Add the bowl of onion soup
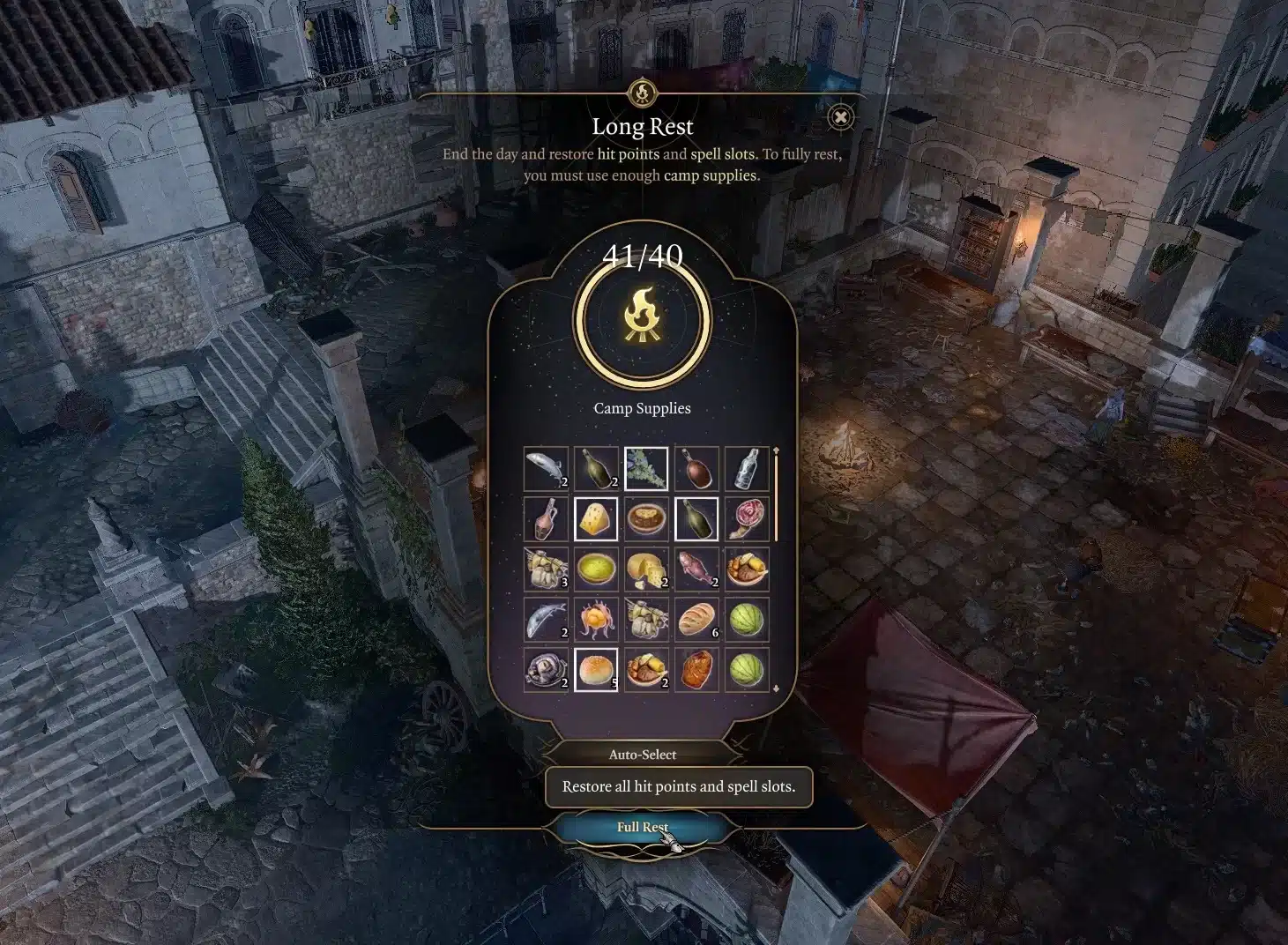 click(646, 518)
